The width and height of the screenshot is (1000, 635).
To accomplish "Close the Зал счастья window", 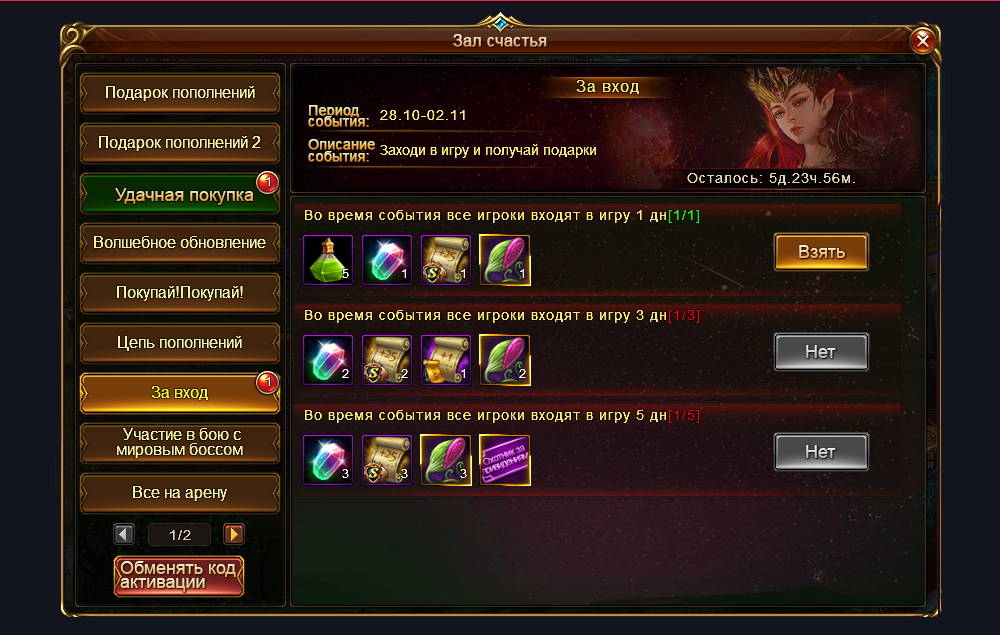I will pos(923,40).
